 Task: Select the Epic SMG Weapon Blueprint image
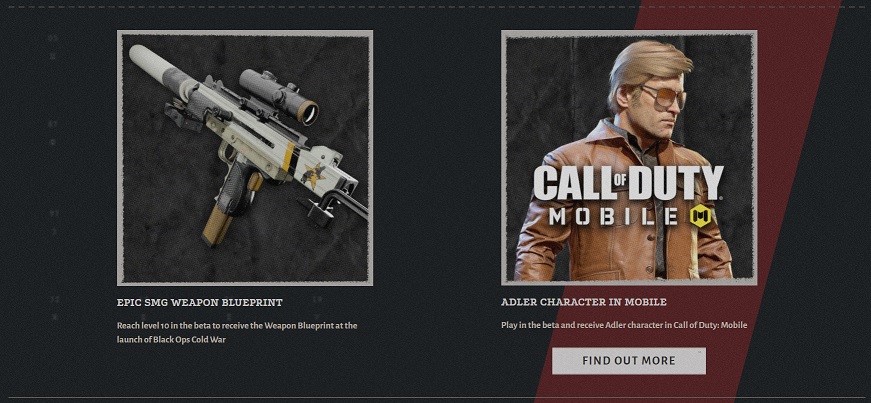pyautogui.click(x=245, y=158)
